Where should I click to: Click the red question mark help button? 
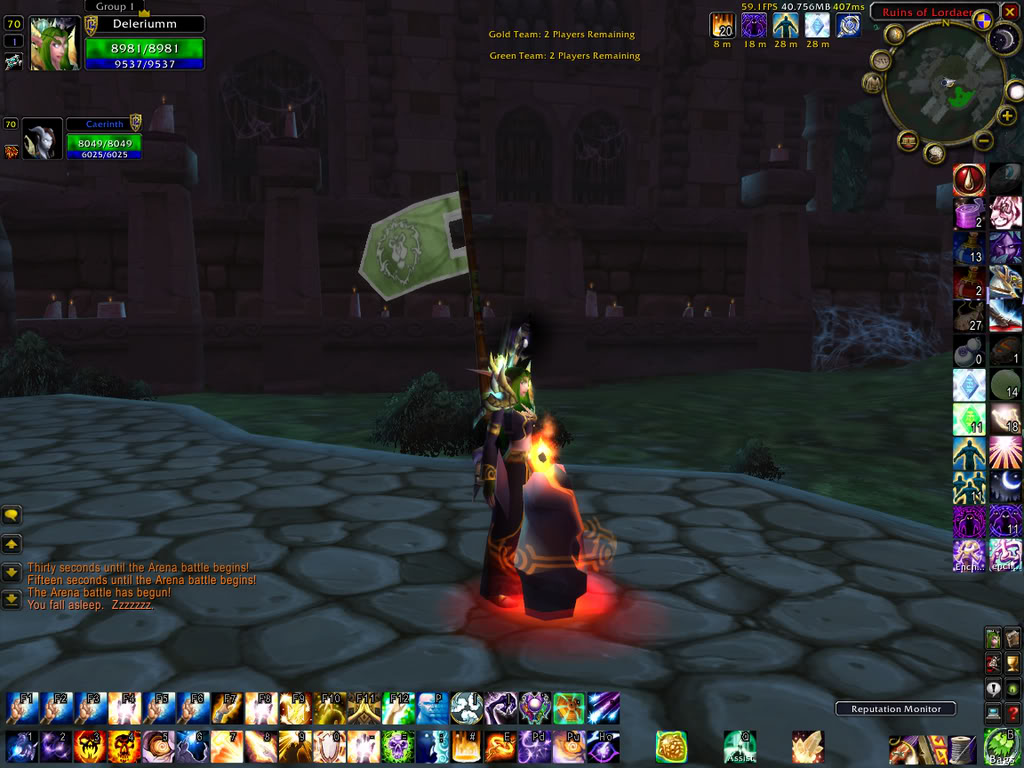click(x=1012, y=713)
